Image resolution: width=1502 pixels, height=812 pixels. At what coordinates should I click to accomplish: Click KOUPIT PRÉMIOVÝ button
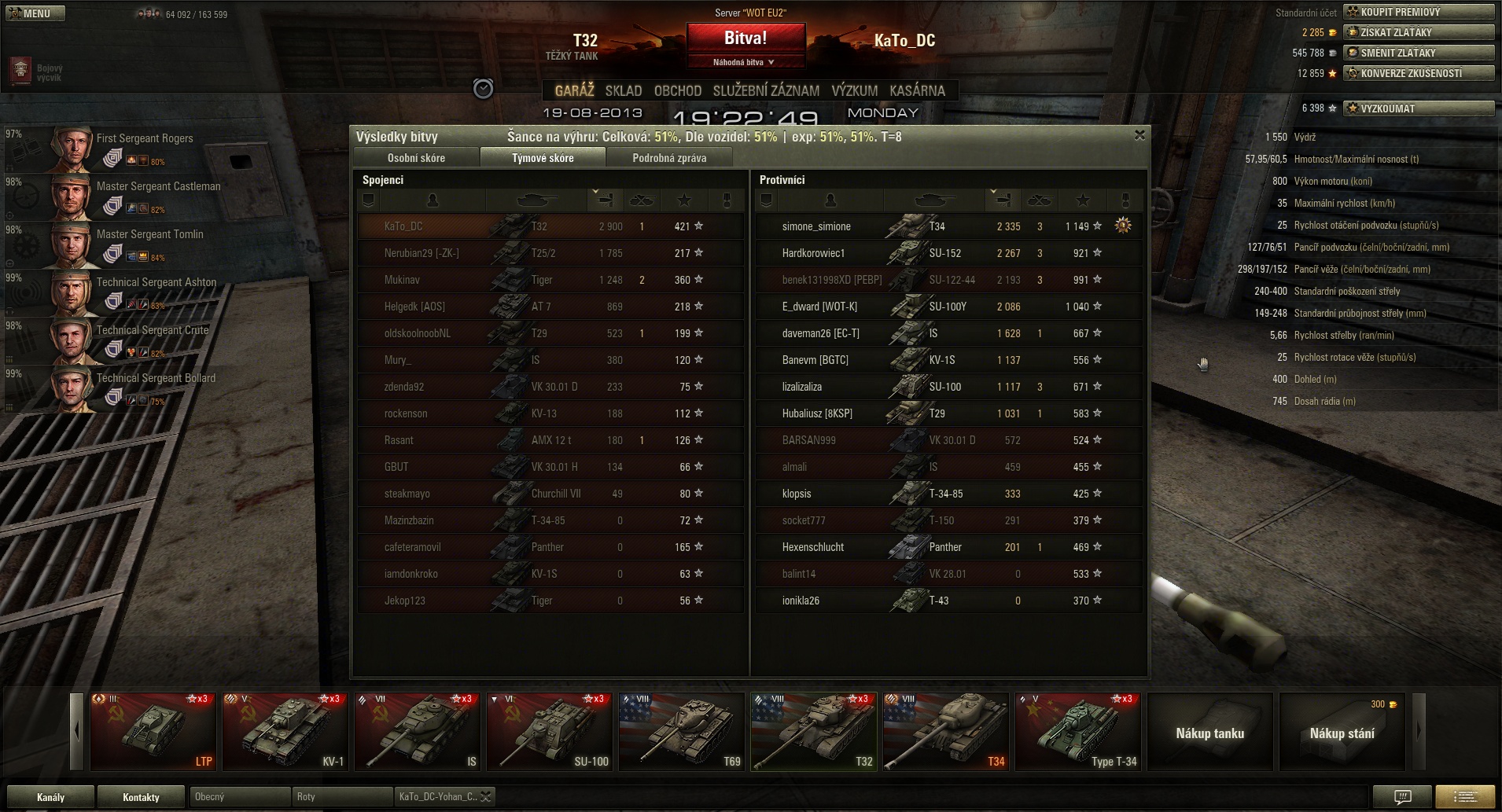(1418, 12)
